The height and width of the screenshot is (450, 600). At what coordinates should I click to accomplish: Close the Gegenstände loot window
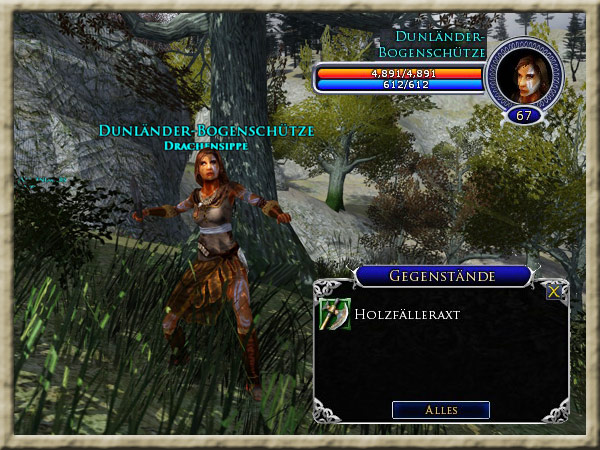point(553,293)
